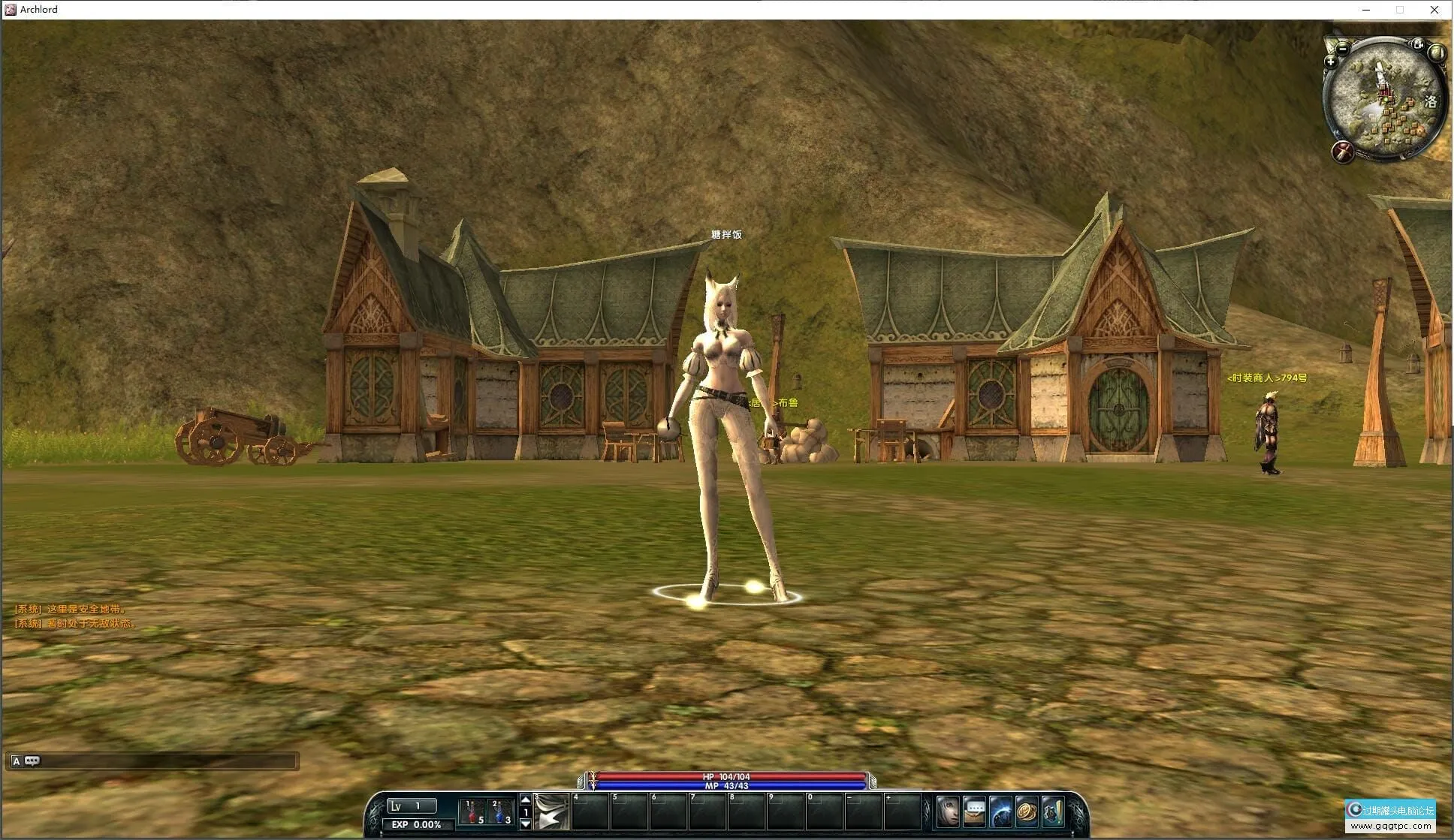Focus the chat input box

coord(165,761)
